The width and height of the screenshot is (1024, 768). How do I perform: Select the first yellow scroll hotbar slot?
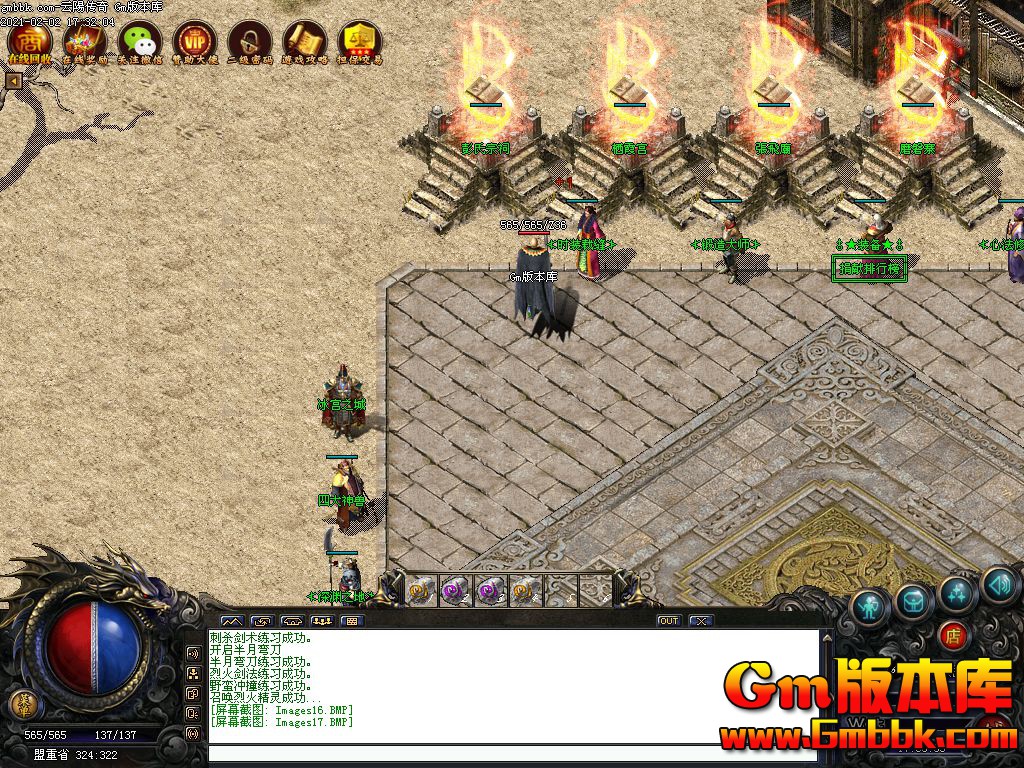[421, 590]
